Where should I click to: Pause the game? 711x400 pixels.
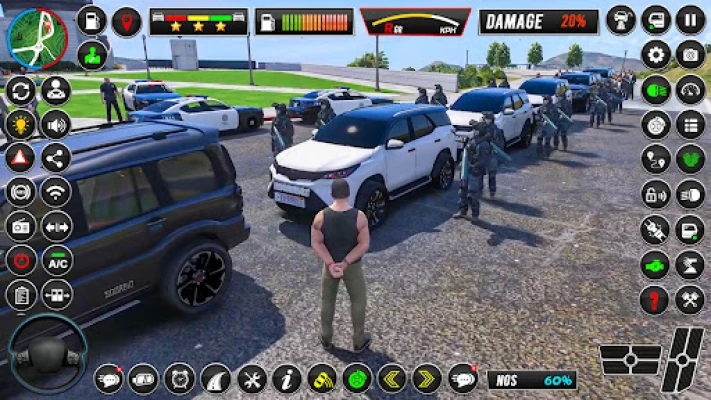click(690, 20)
